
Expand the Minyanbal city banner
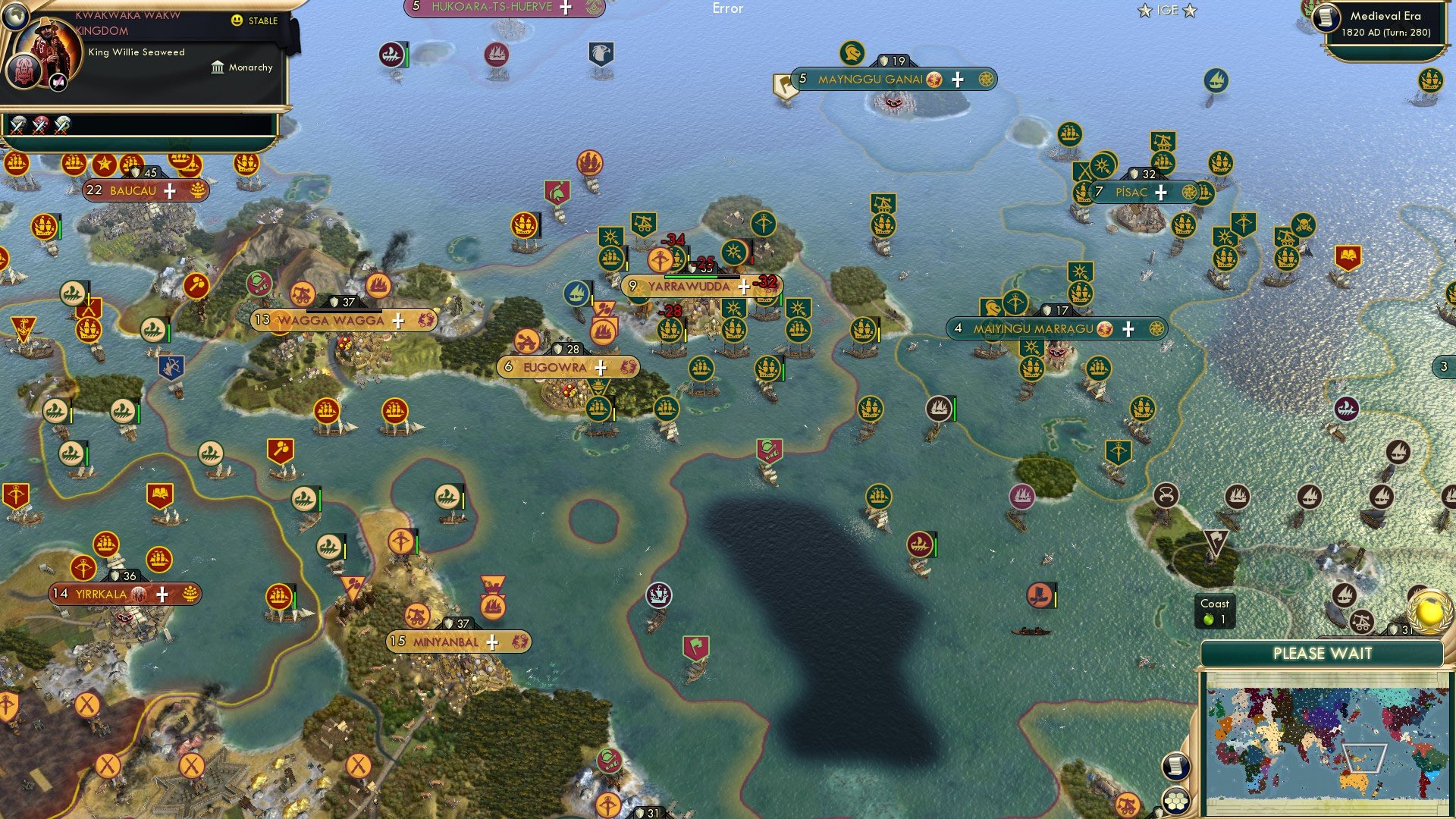click(494, 641)
